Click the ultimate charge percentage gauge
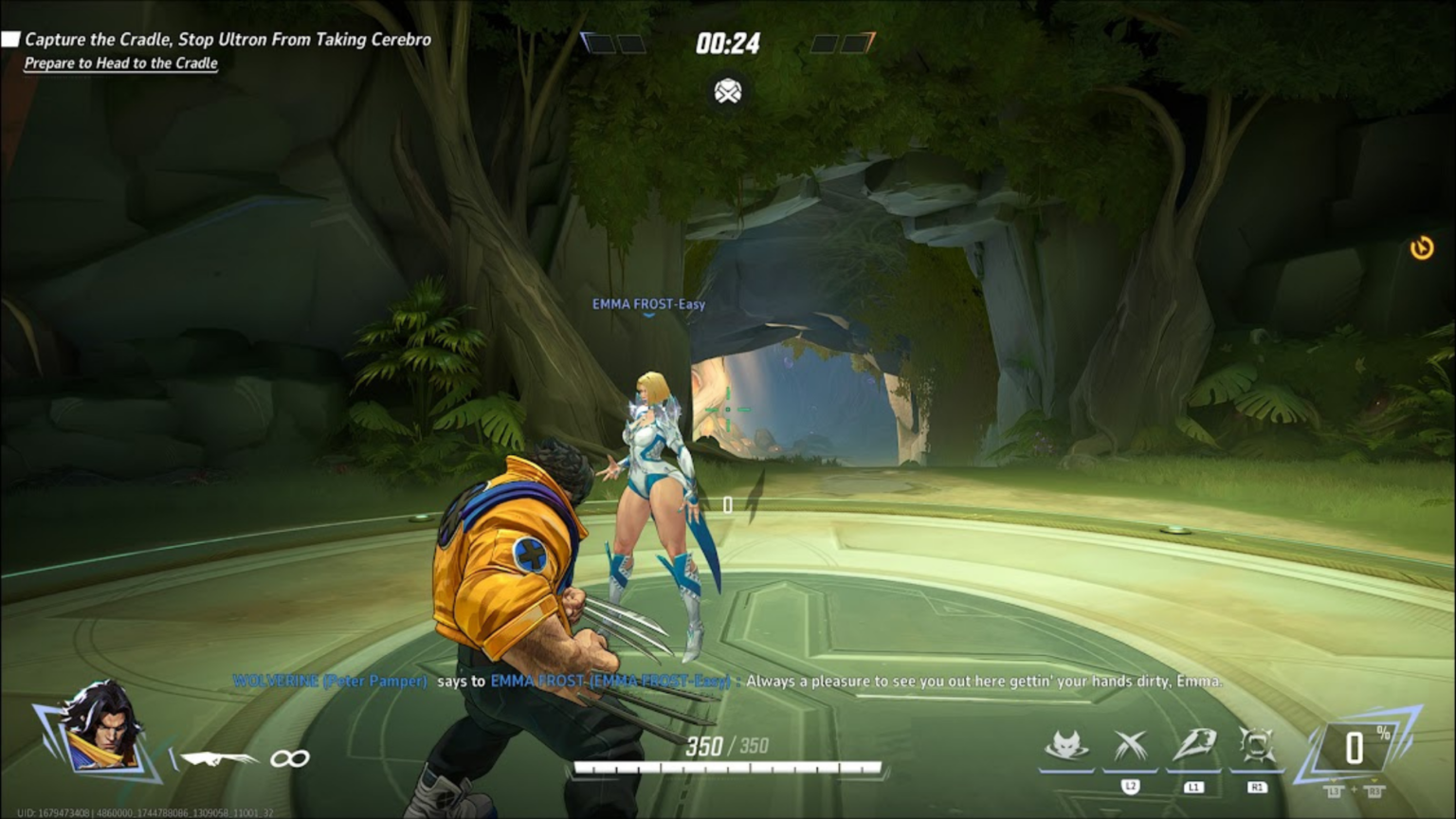1456x819 pixels. [x=1357, y=747]
